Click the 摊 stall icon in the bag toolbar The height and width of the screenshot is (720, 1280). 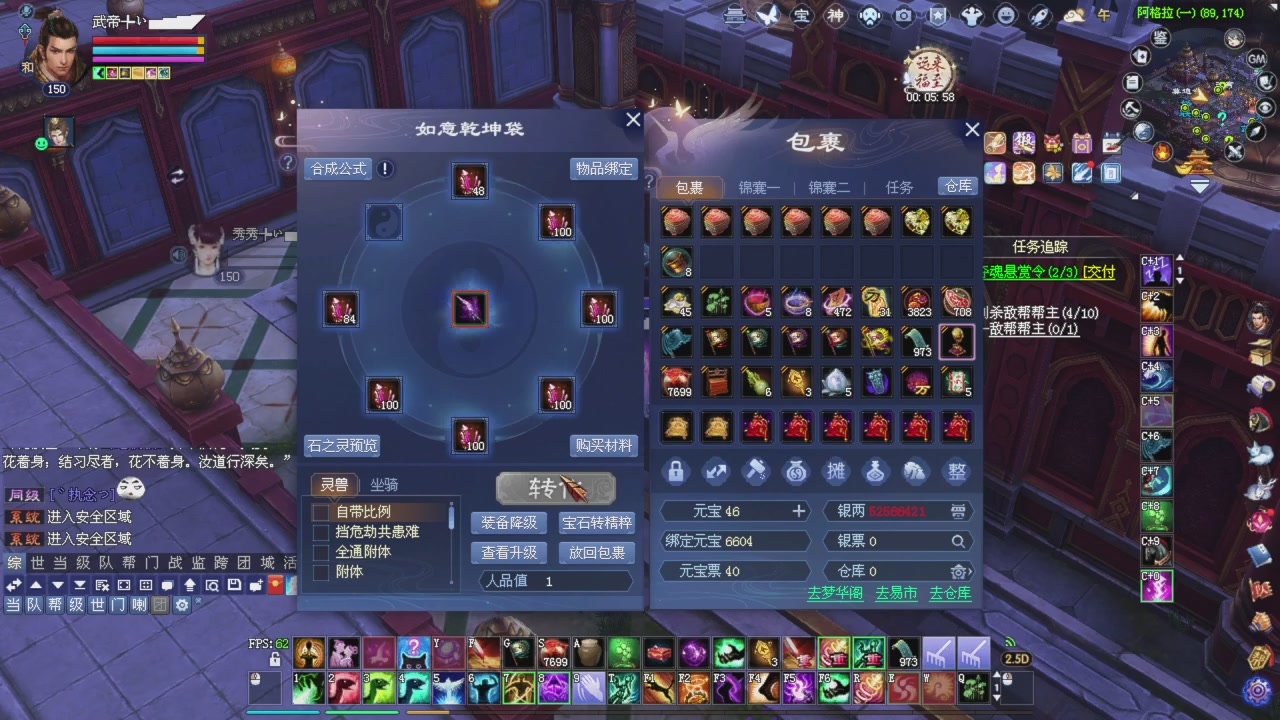point(835,472)
